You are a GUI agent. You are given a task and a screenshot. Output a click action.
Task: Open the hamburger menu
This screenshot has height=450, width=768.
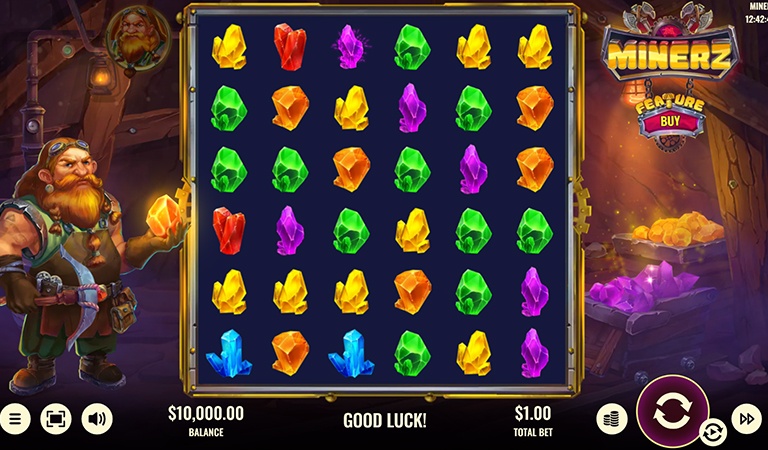(14, 418)
